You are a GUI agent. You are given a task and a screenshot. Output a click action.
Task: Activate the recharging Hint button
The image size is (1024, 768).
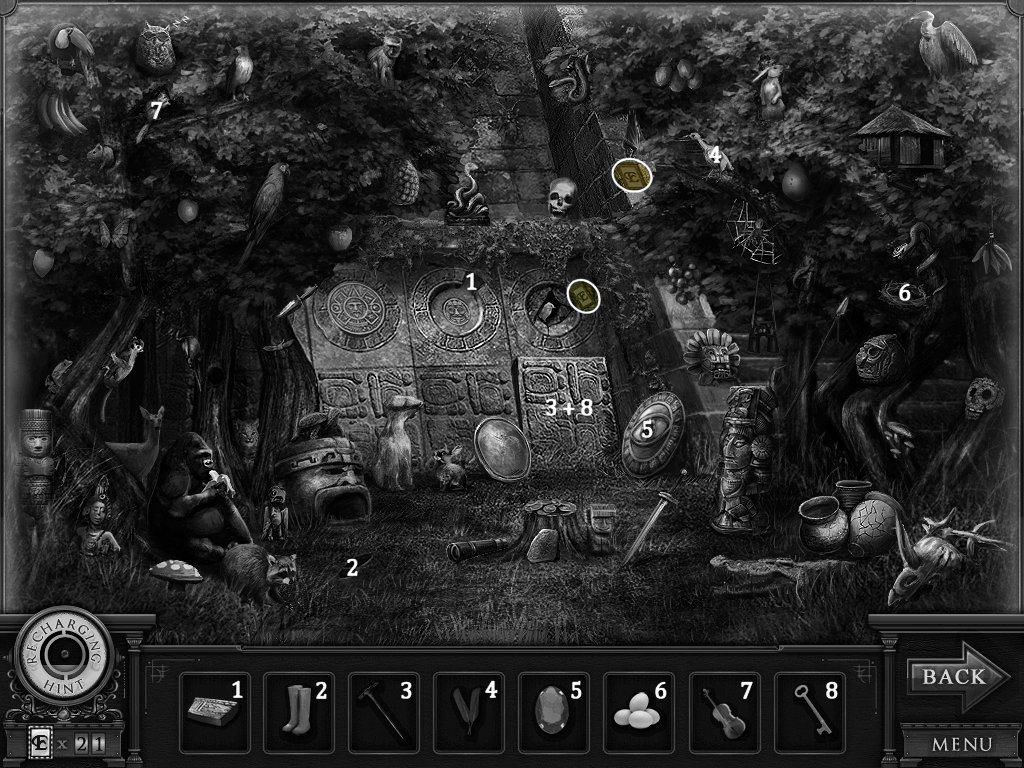click(63, 661)
